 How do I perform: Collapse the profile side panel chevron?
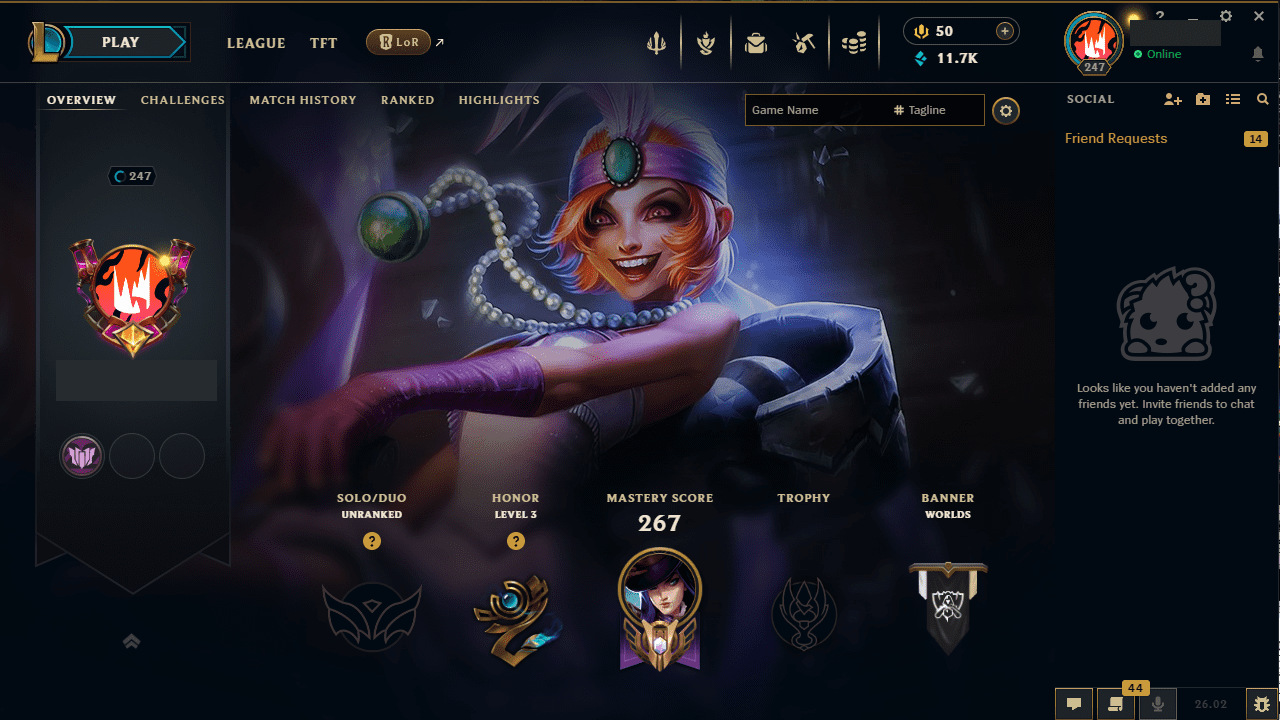(131, 641)
